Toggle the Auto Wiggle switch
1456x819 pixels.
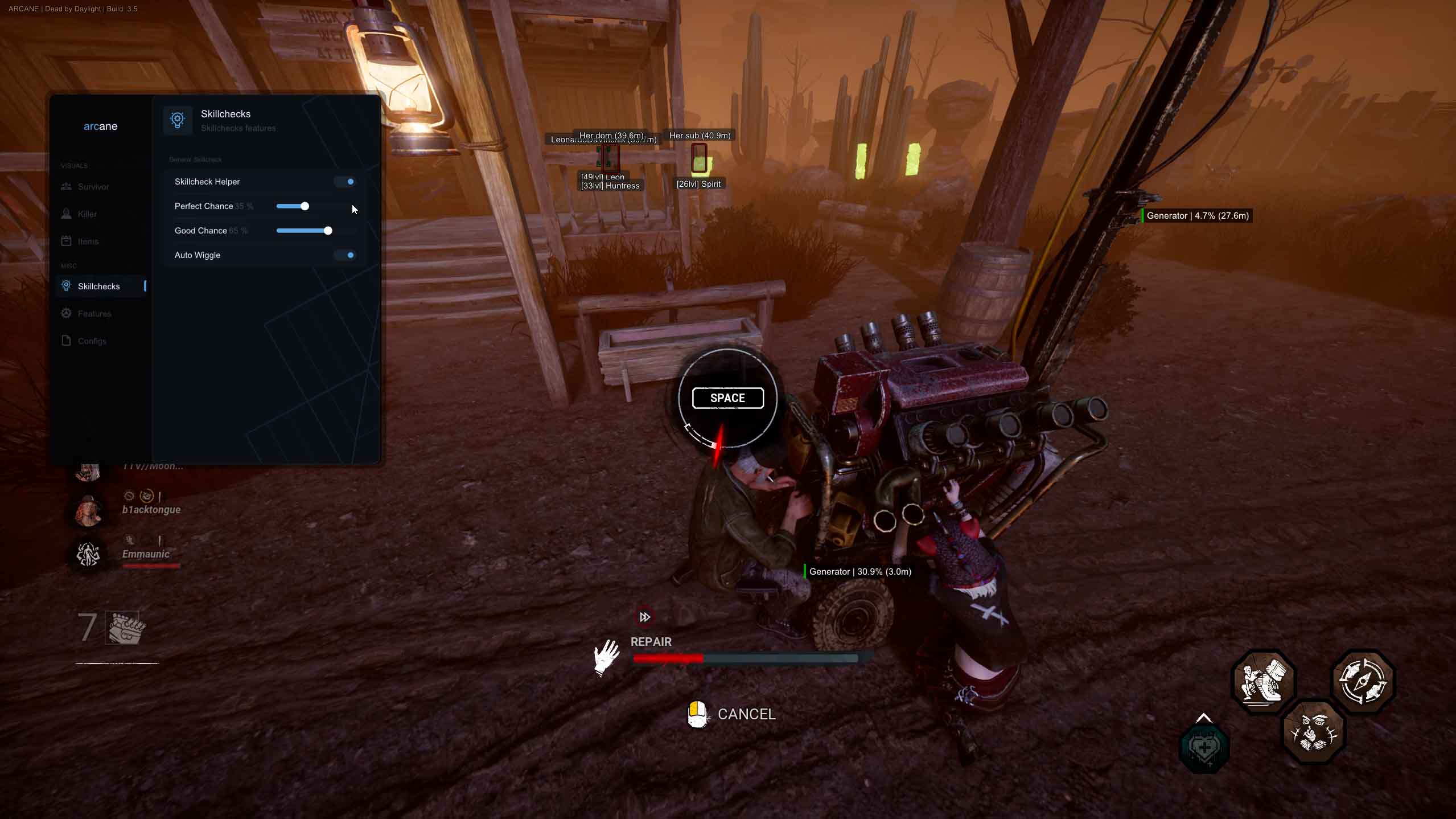click(346, 255)
